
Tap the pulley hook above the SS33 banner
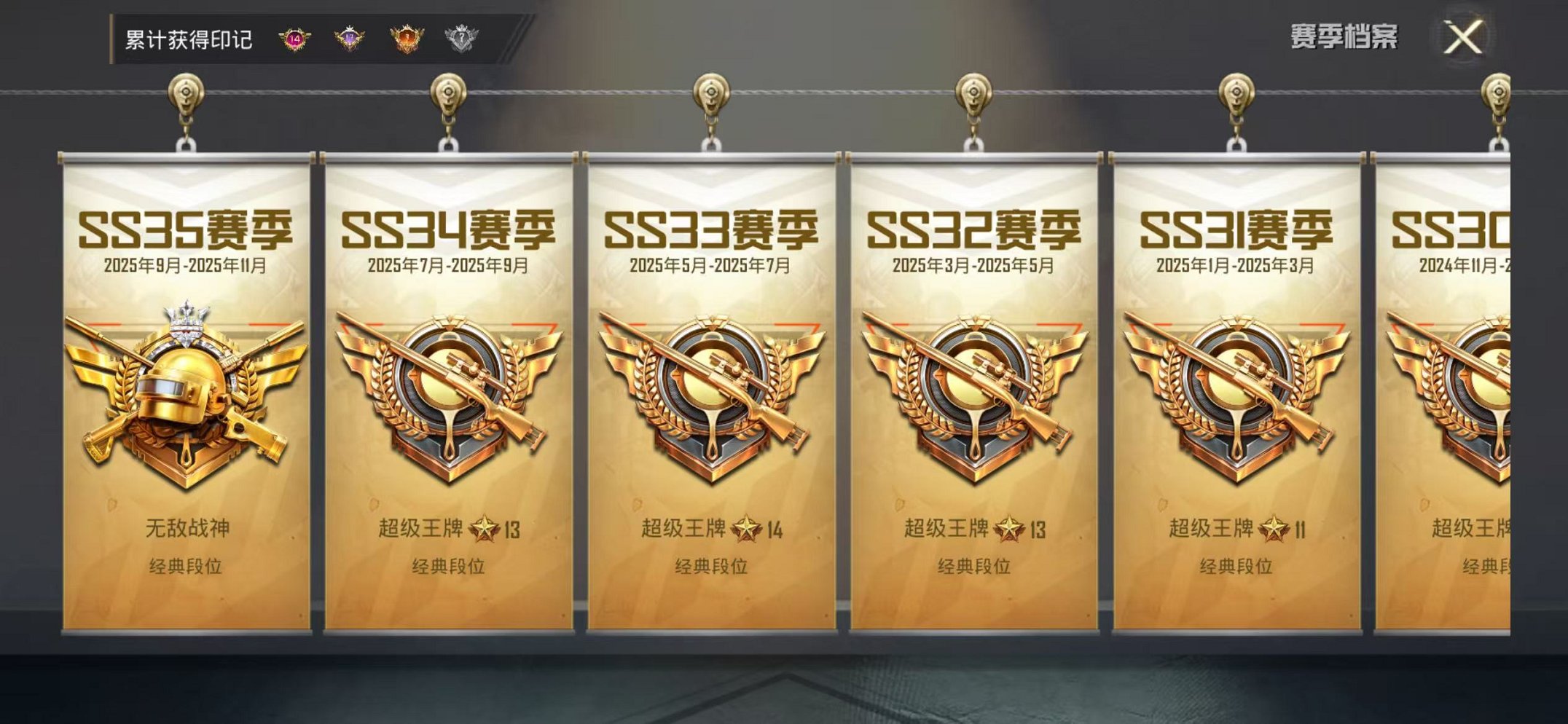coord(709,95)
